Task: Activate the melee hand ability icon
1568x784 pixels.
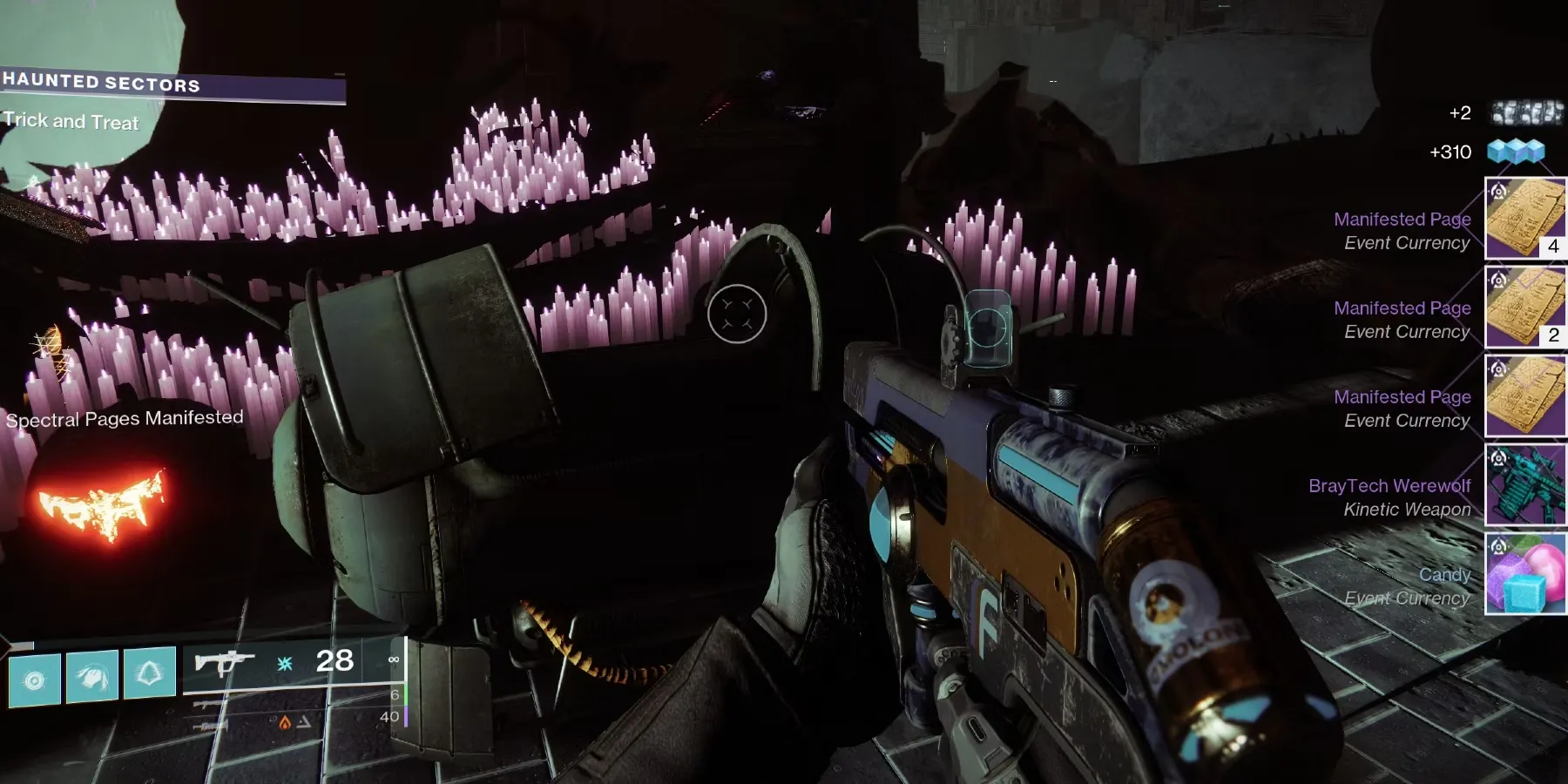Action: [x=92, y=676]
